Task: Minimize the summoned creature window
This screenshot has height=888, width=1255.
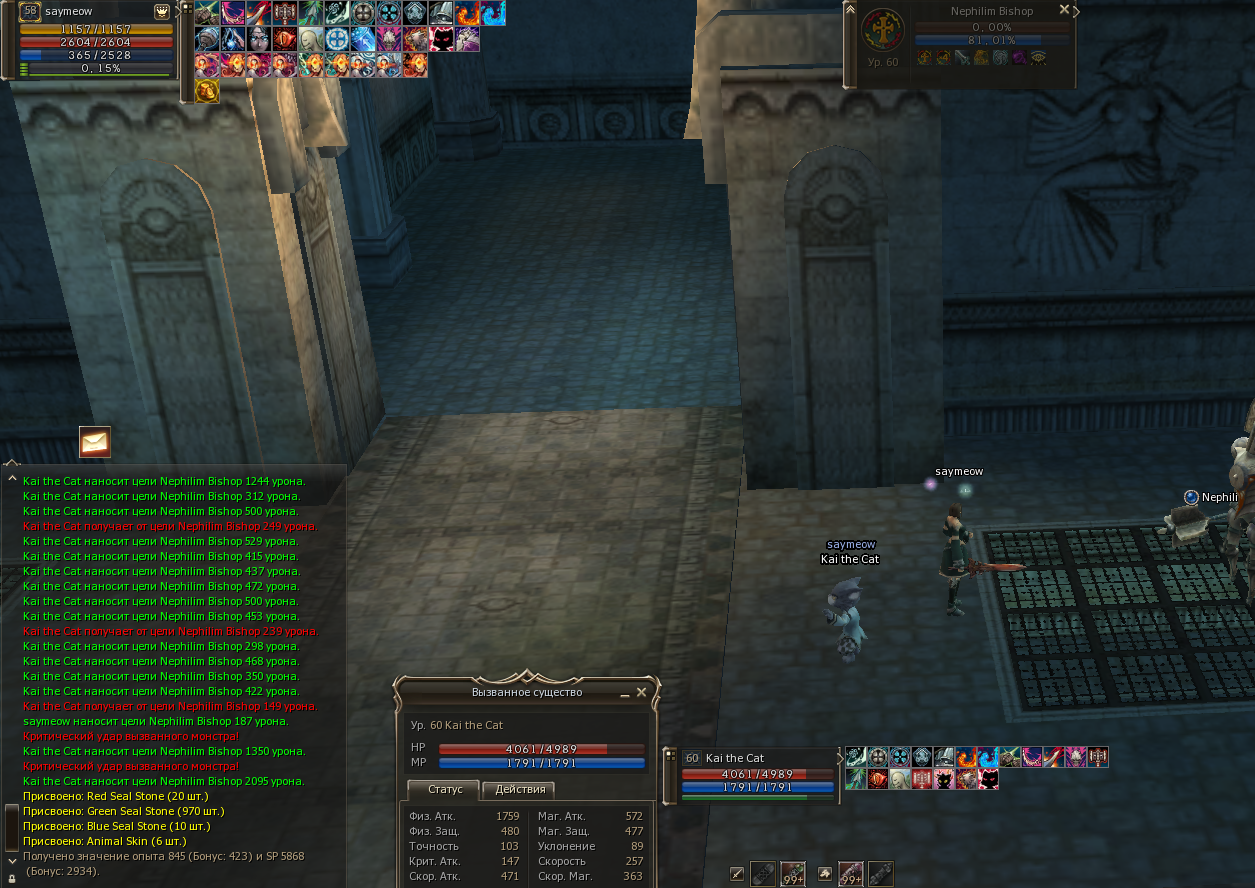Action: click(625, 693)
